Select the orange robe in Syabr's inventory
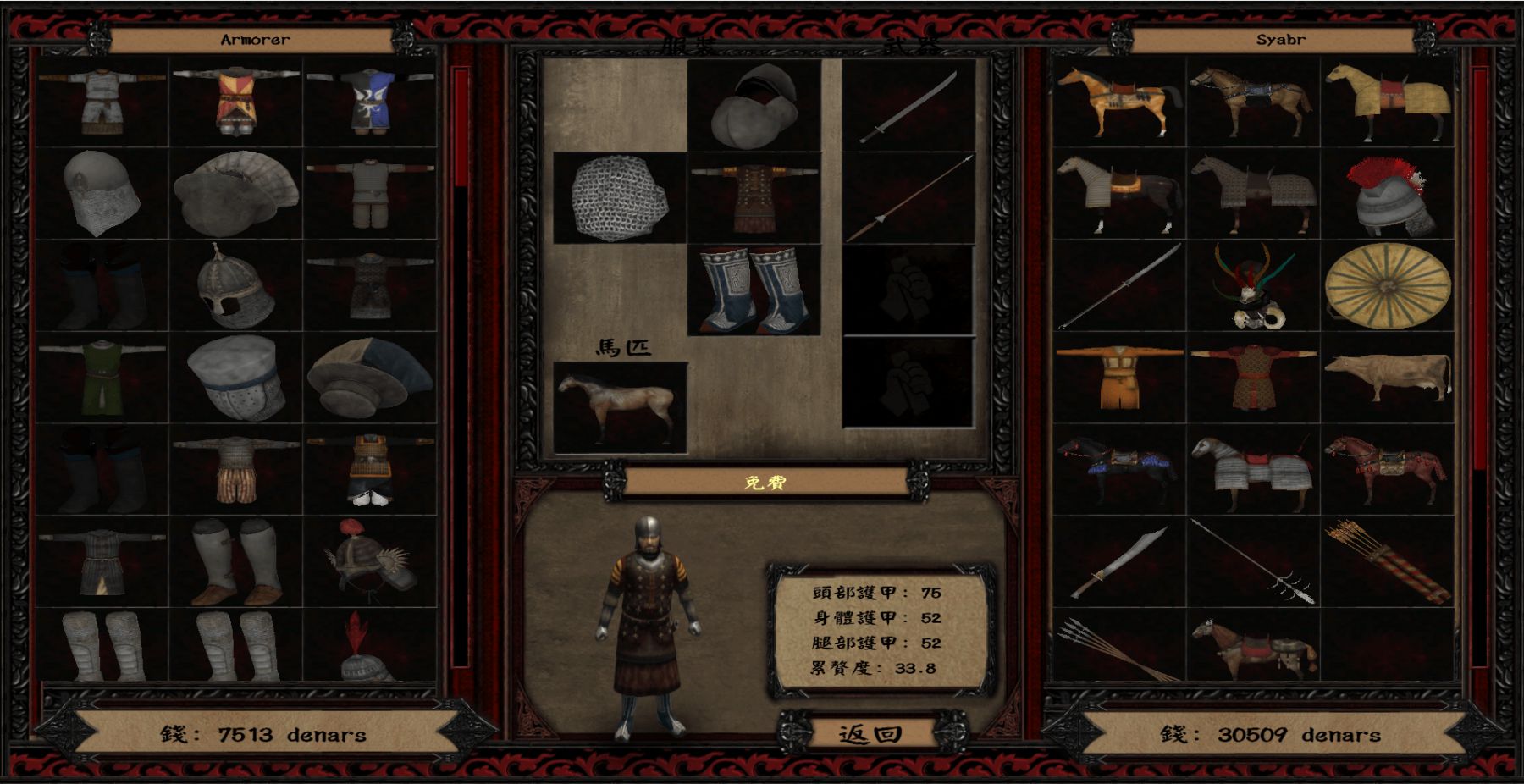The height and width of the screenshot is (784, 1524). point(1119,378)
